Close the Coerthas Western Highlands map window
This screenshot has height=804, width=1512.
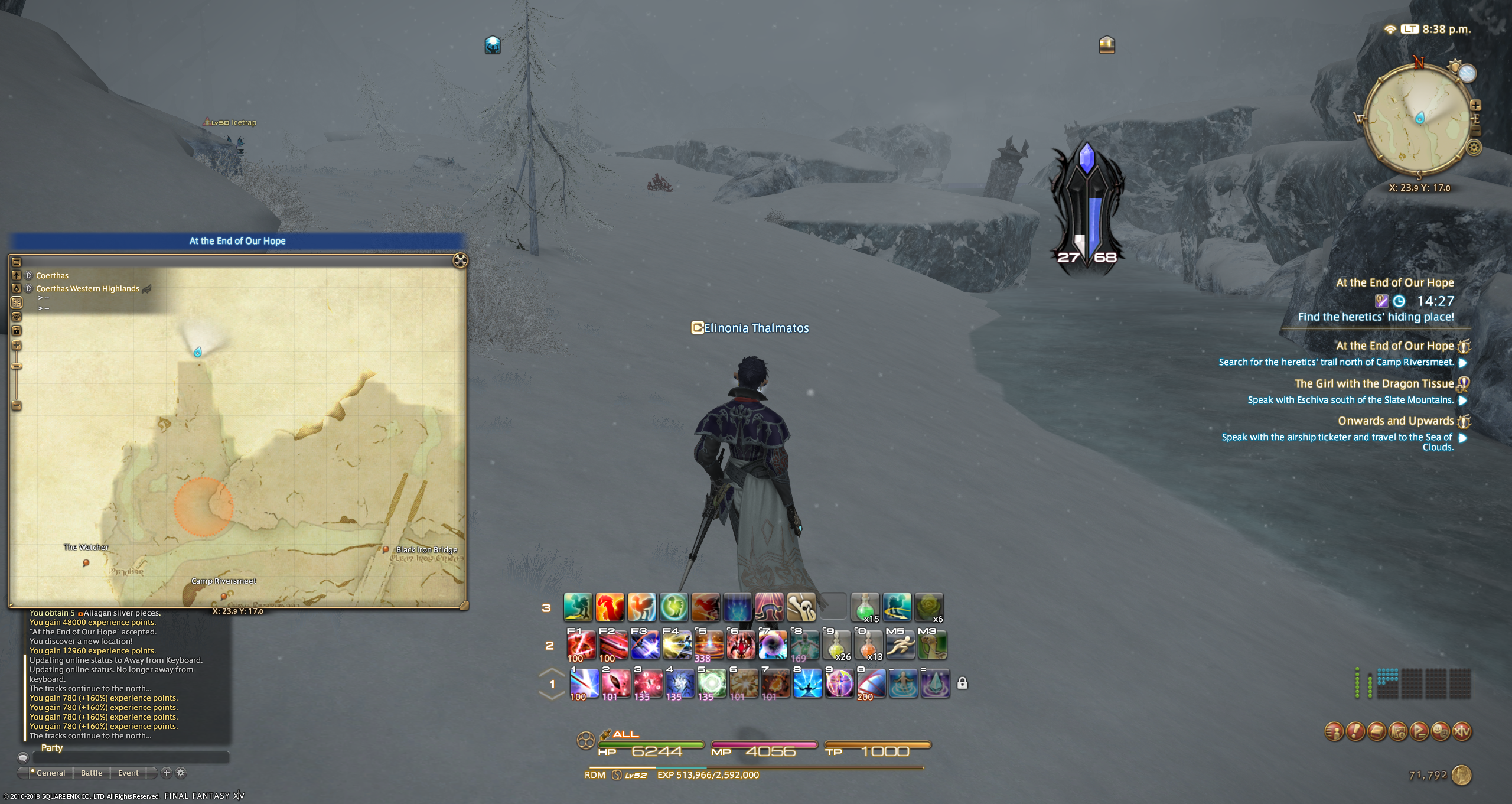point(460,261)
